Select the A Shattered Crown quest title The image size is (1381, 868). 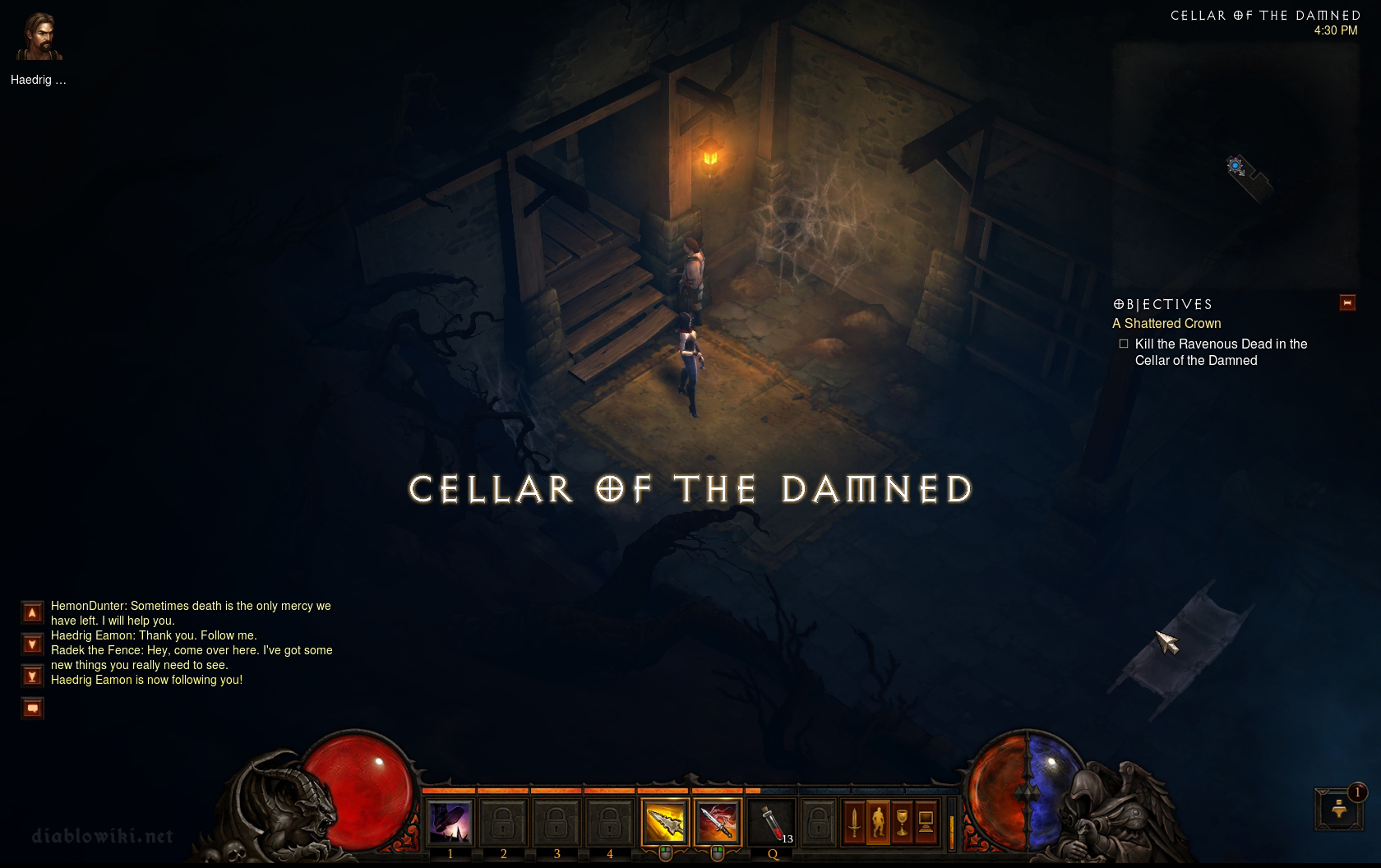tap(1166, 324)
